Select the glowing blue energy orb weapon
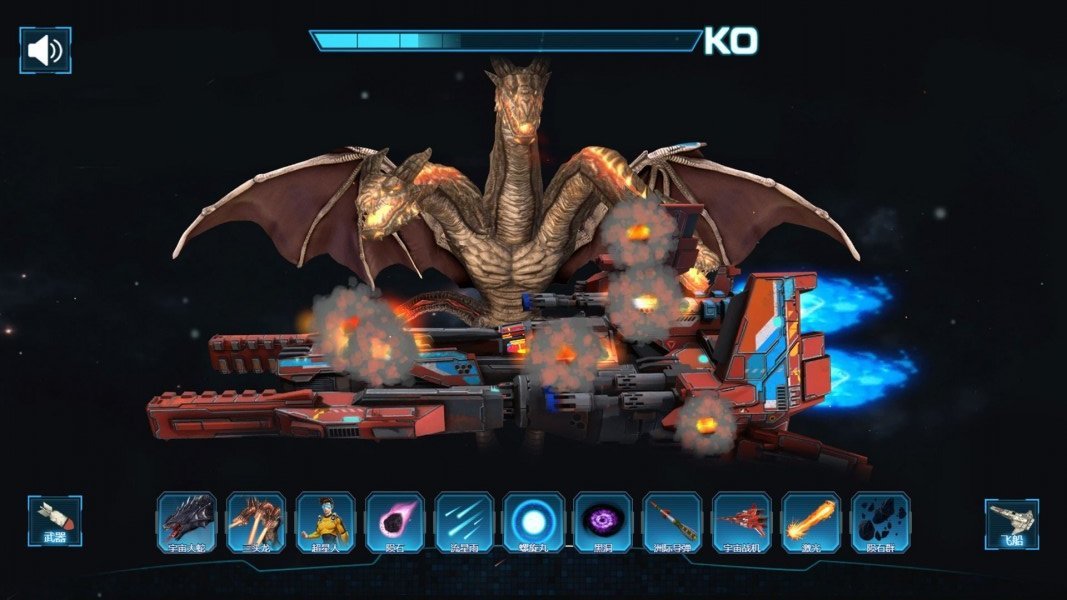This screenshot has height=600, width=1067. tap(534, 522)
